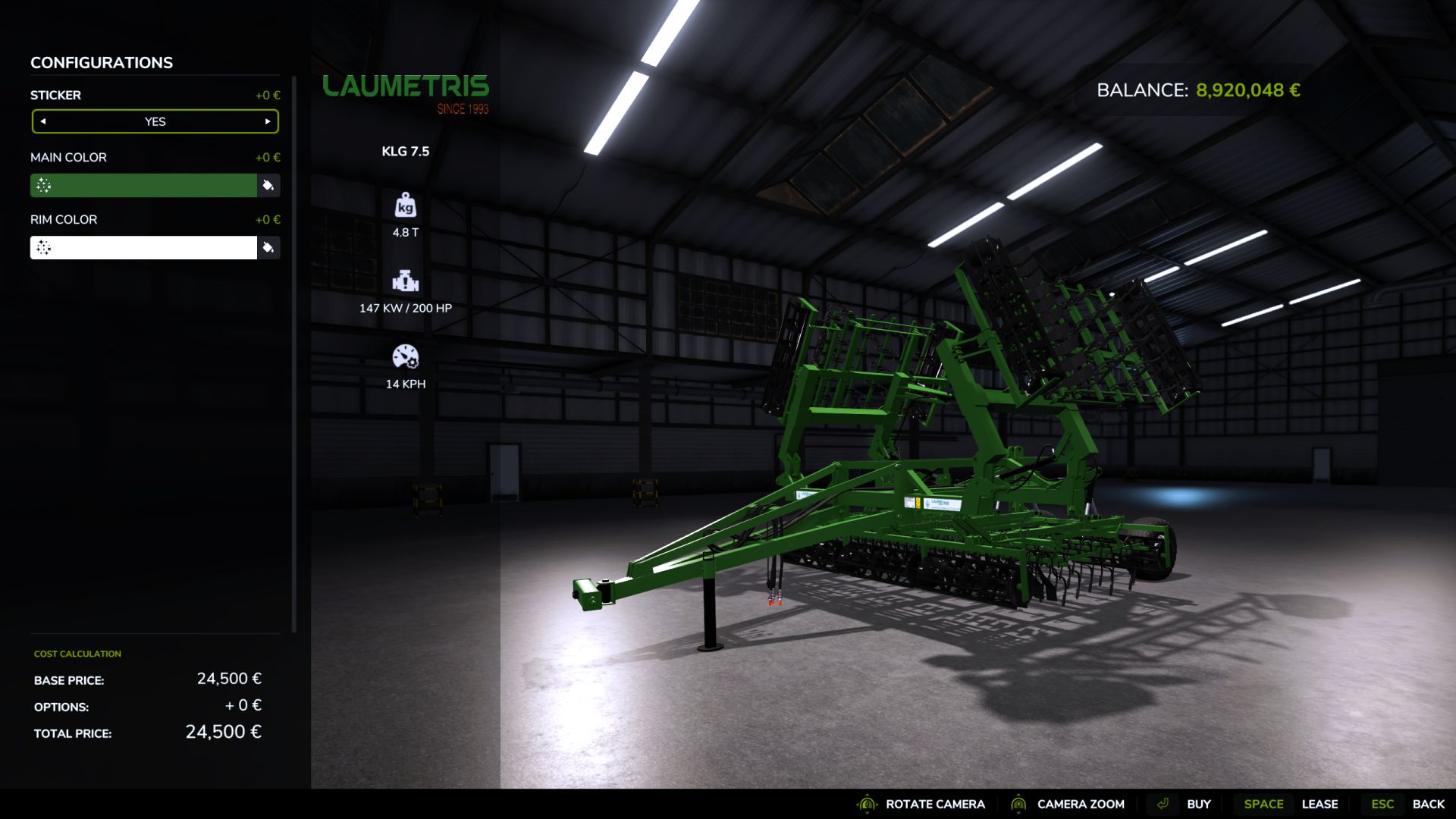Click the weight icon showing 4.8 T

(x=406, y=205)
